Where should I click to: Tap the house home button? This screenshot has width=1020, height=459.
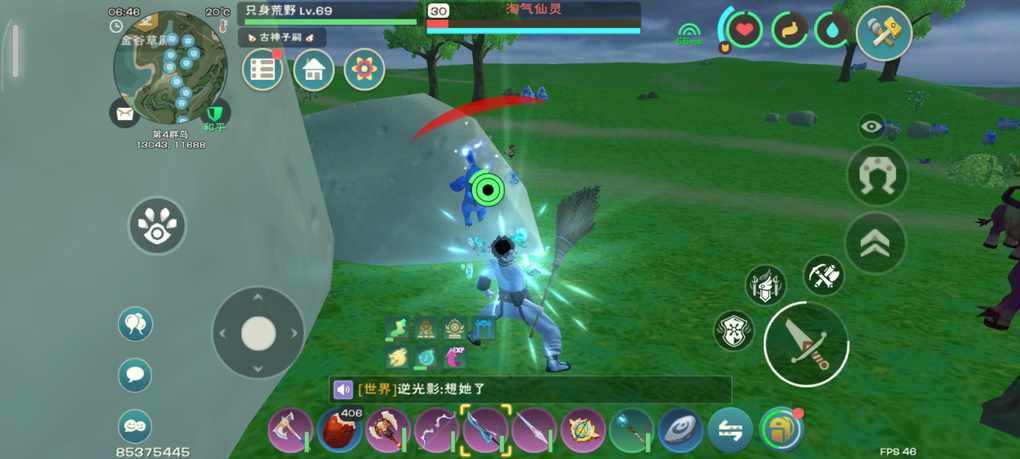click(314, 69)
